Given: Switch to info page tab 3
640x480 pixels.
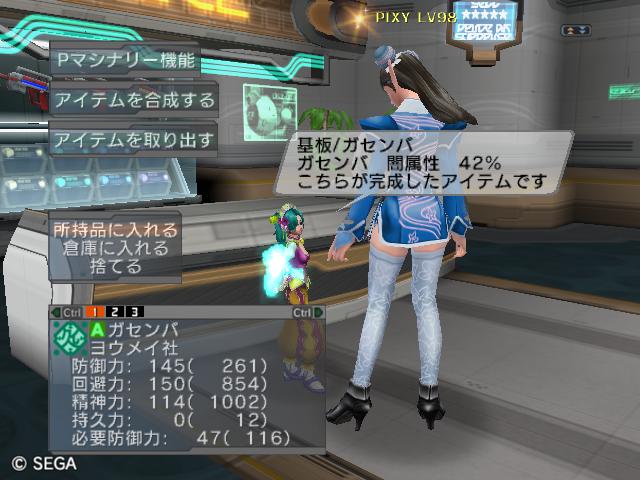Looking at the screenshot, I should (x=133, y=313).
